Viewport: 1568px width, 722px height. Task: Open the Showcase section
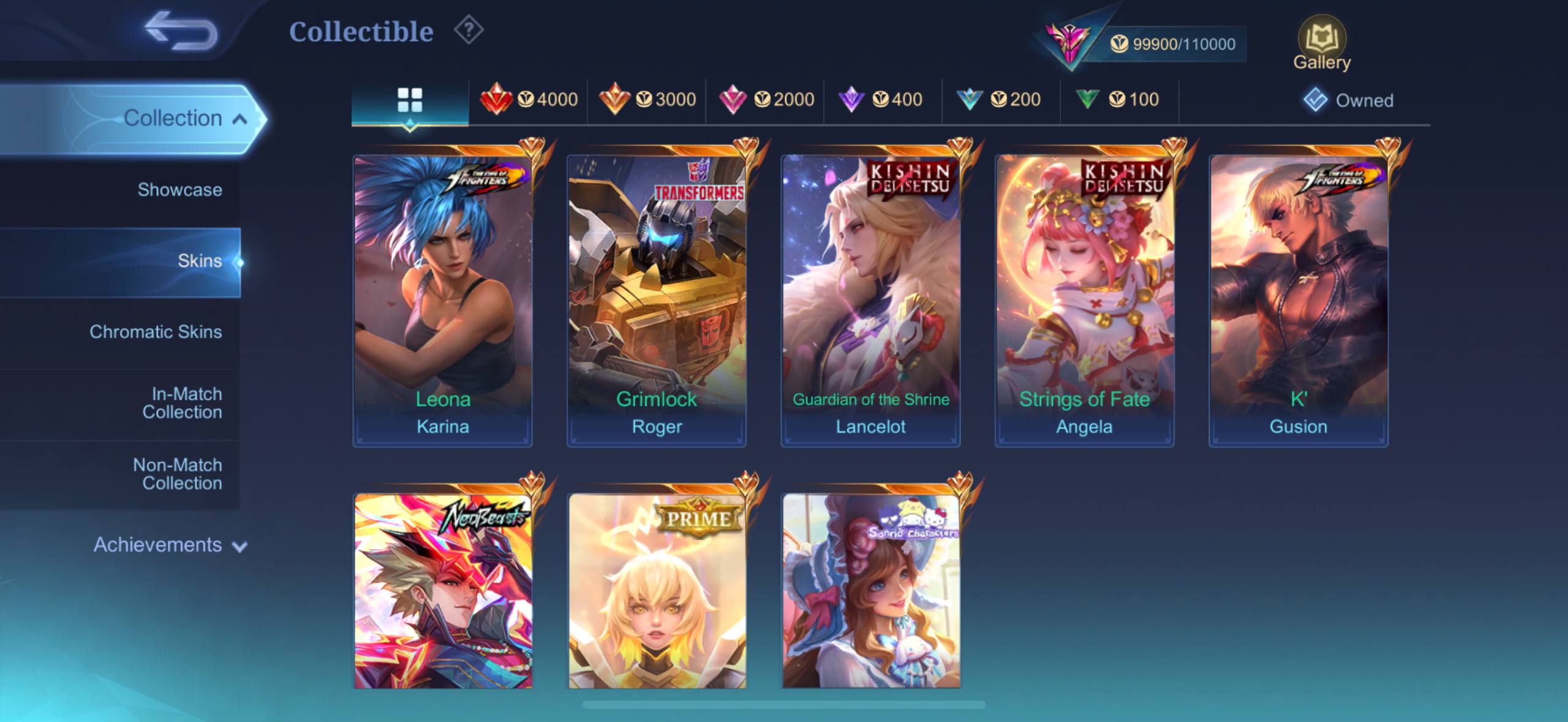(x=179, y=190)
